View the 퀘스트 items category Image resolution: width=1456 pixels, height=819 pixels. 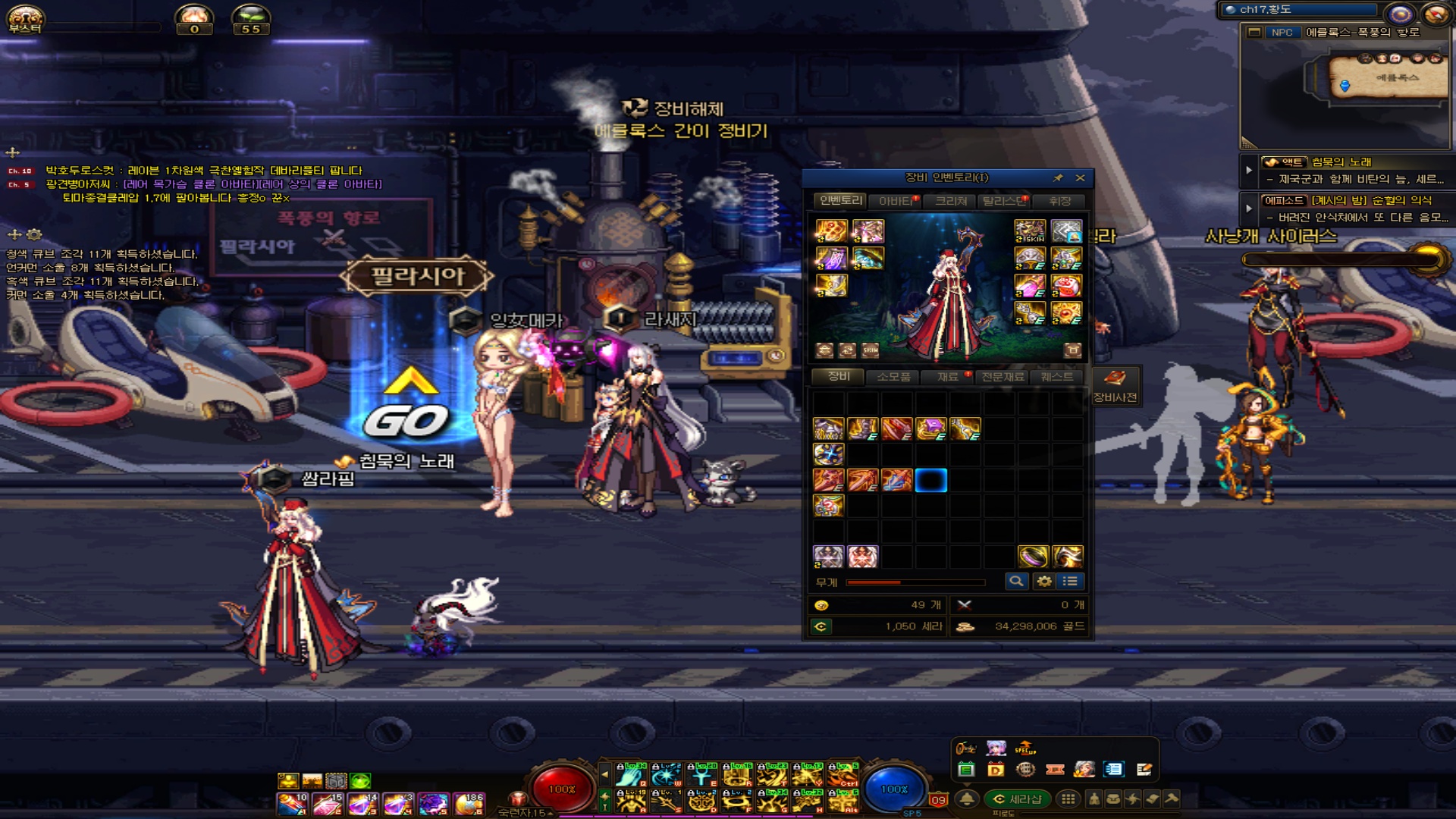click(x=1057, y=377)
